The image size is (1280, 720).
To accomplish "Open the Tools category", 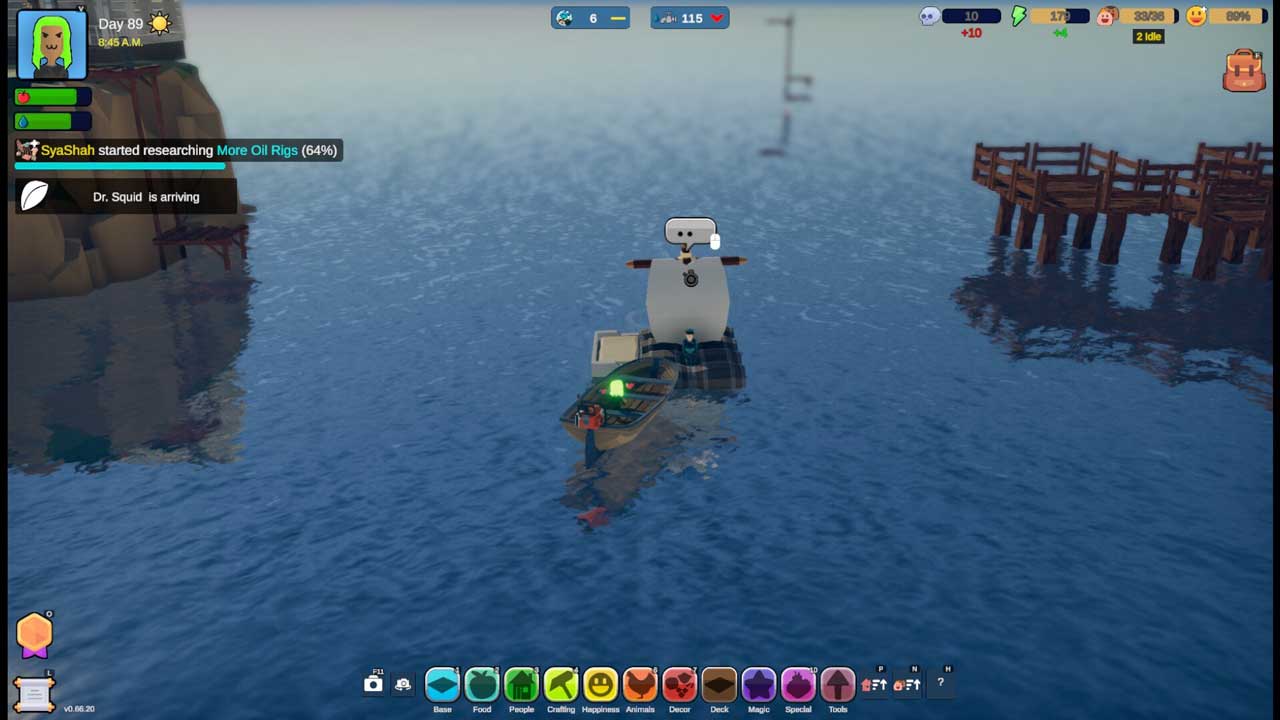I will pyautogui.click(x=838, y=685).
